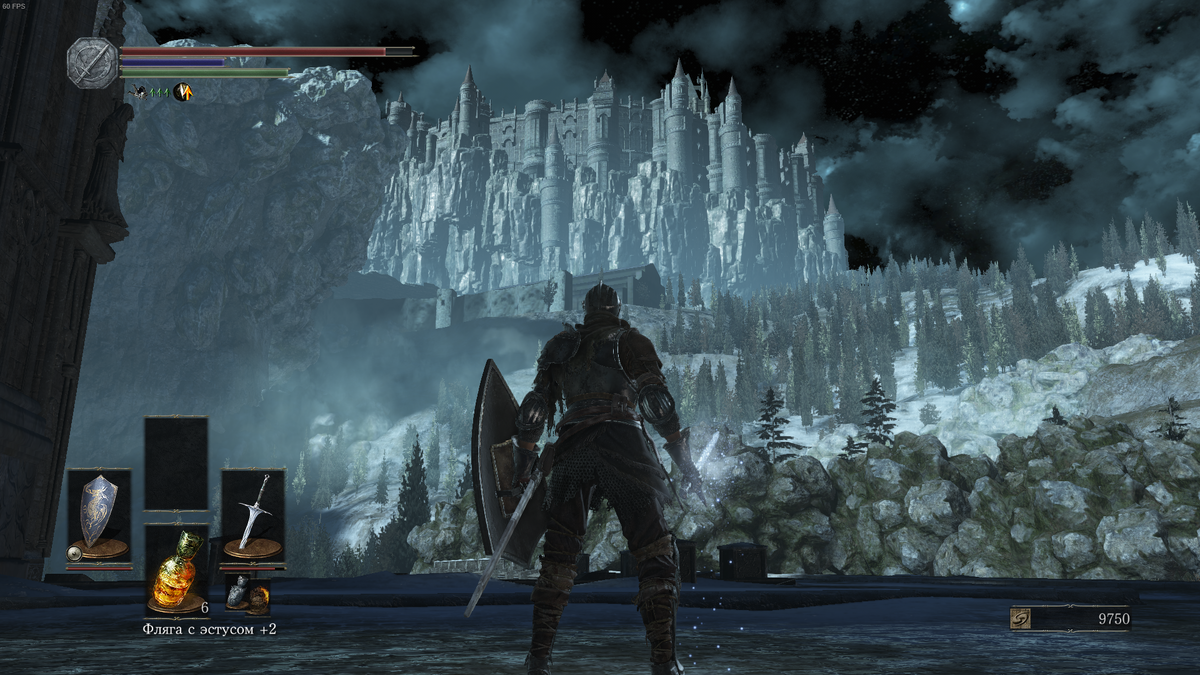
Task: Click the orange-arrow buff status icon
Action: pyautogui.click(x=182, y=92)
